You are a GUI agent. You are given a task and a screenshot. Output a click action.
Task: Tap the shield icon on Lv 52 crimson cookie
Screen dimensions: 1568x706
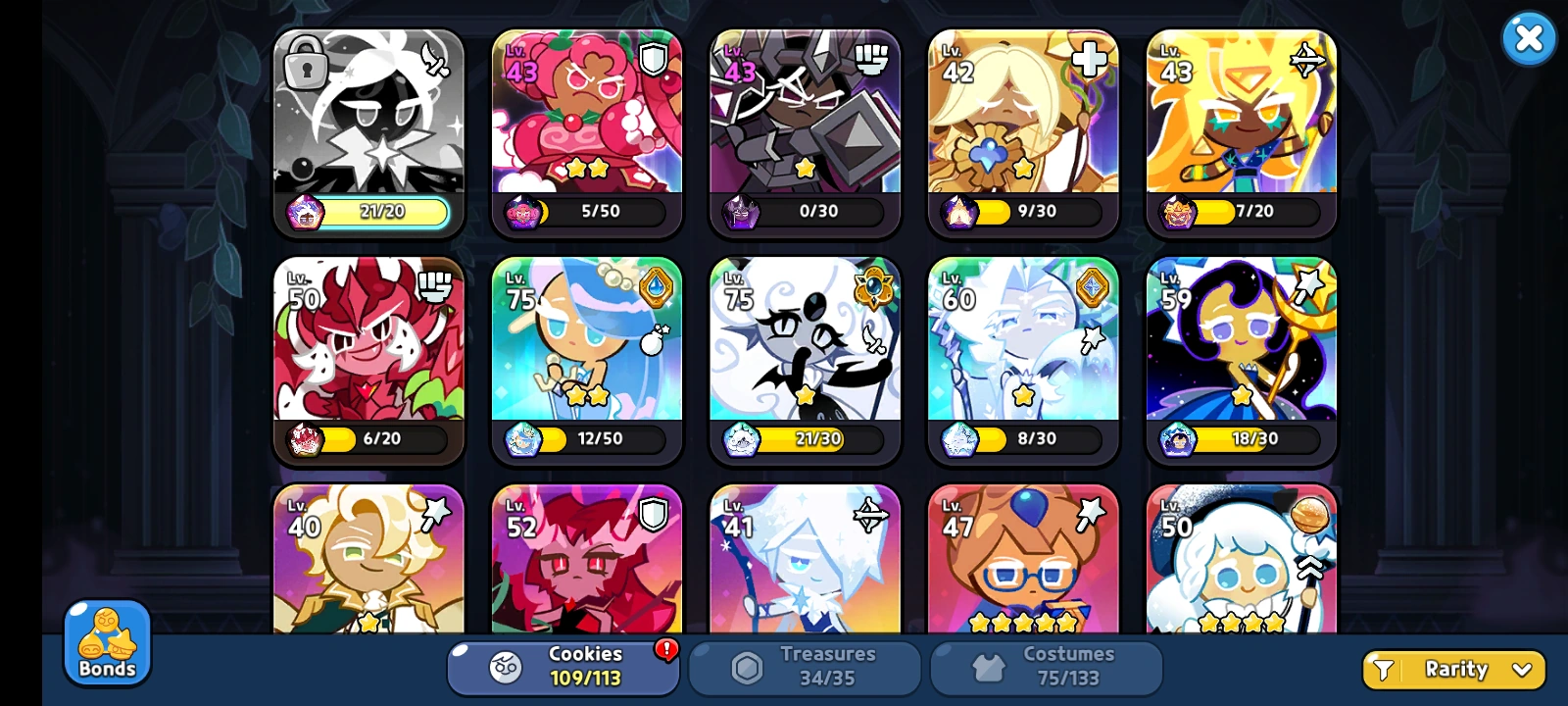click(652, 512)
